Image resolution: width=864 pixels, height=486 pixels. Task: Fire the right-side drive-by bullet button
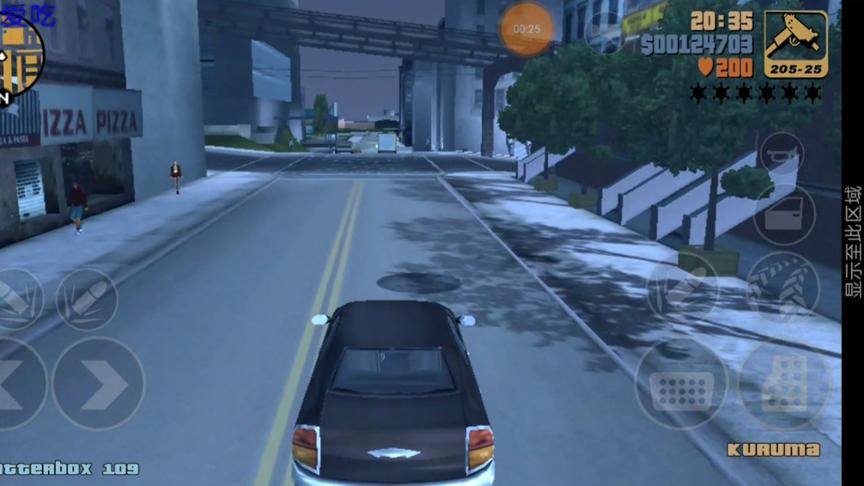(86, 299)
